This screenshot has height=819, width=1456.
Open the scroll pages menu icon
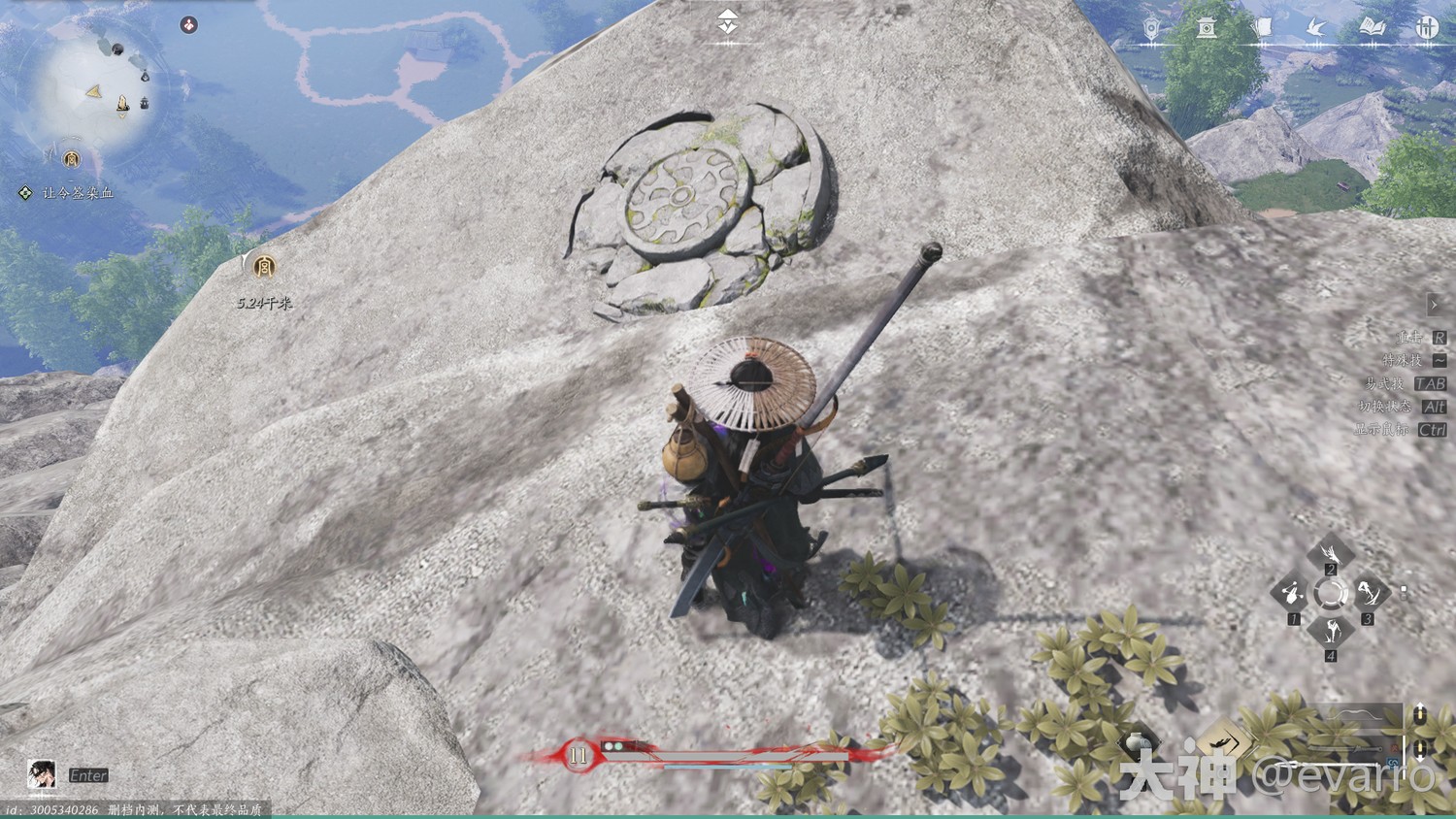pos(1262,28)
